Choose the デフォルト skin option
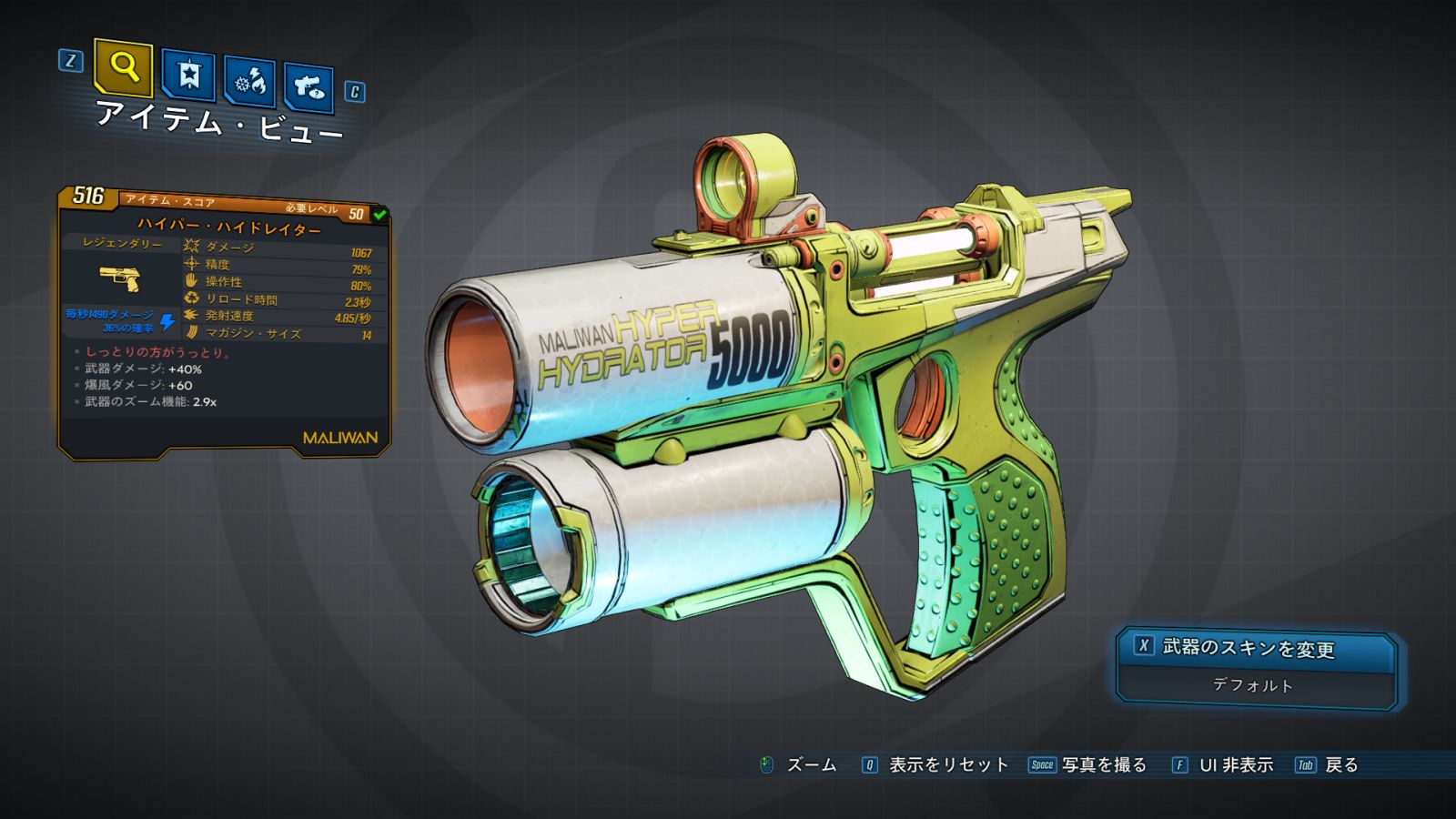The width and height of the screenshot is (1456, 819). pos(1253,685)
